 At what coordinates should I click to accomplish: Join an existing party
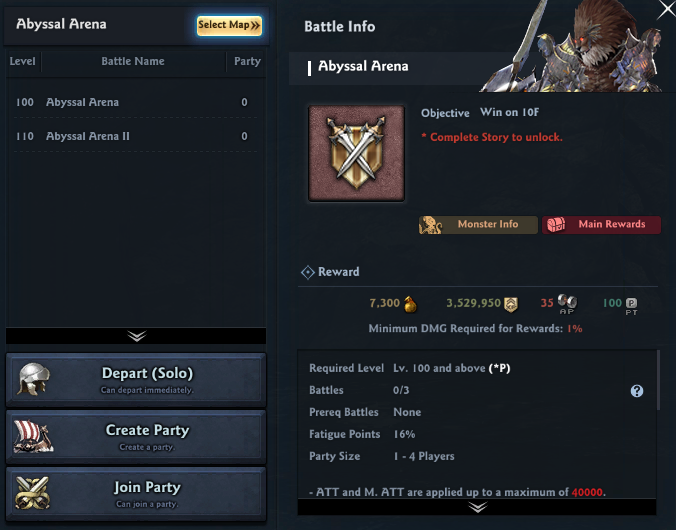tap(136, 493)
